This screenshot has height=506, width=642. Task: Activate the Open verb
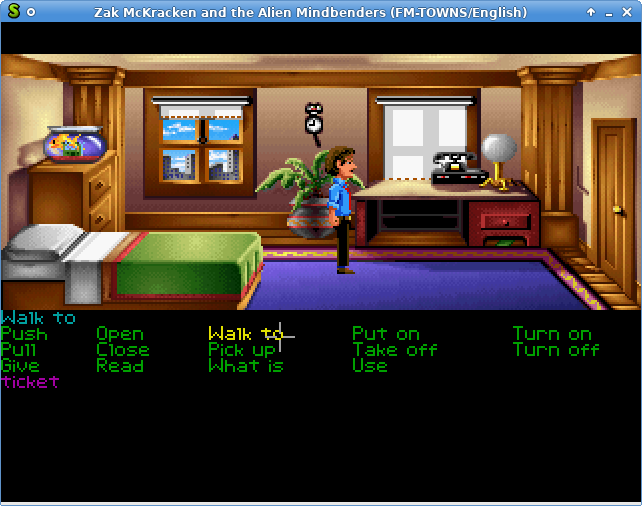[x=120, y=334]
